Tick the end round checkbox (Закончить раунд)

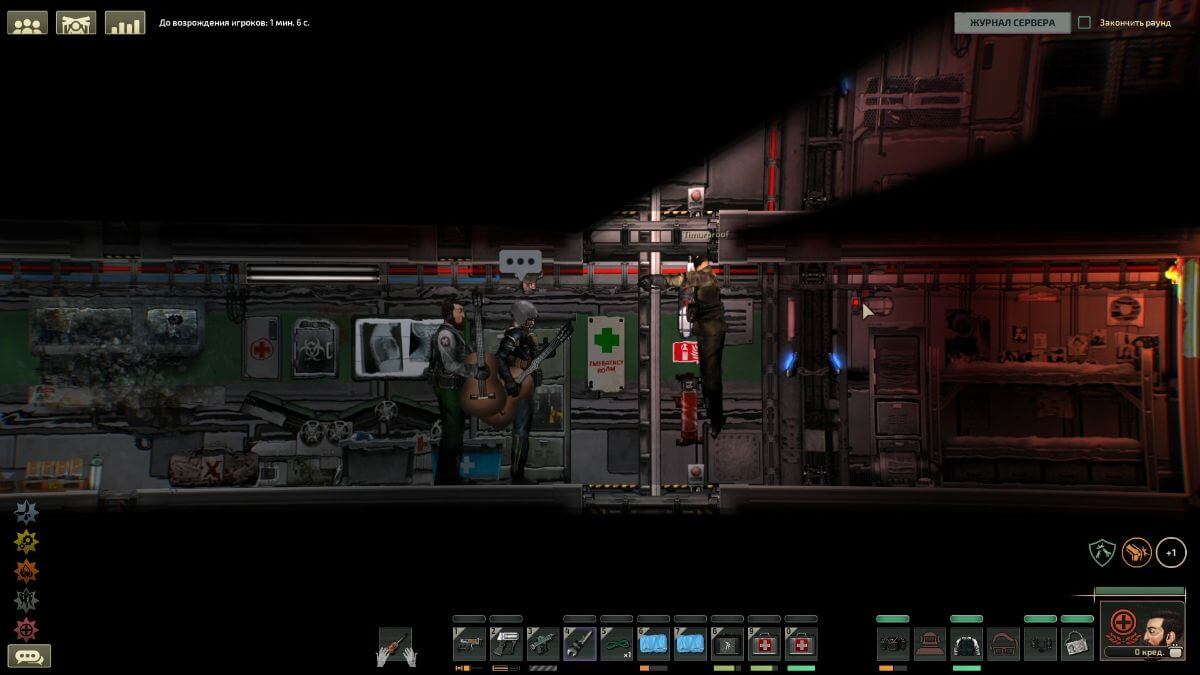(1084, 23)
